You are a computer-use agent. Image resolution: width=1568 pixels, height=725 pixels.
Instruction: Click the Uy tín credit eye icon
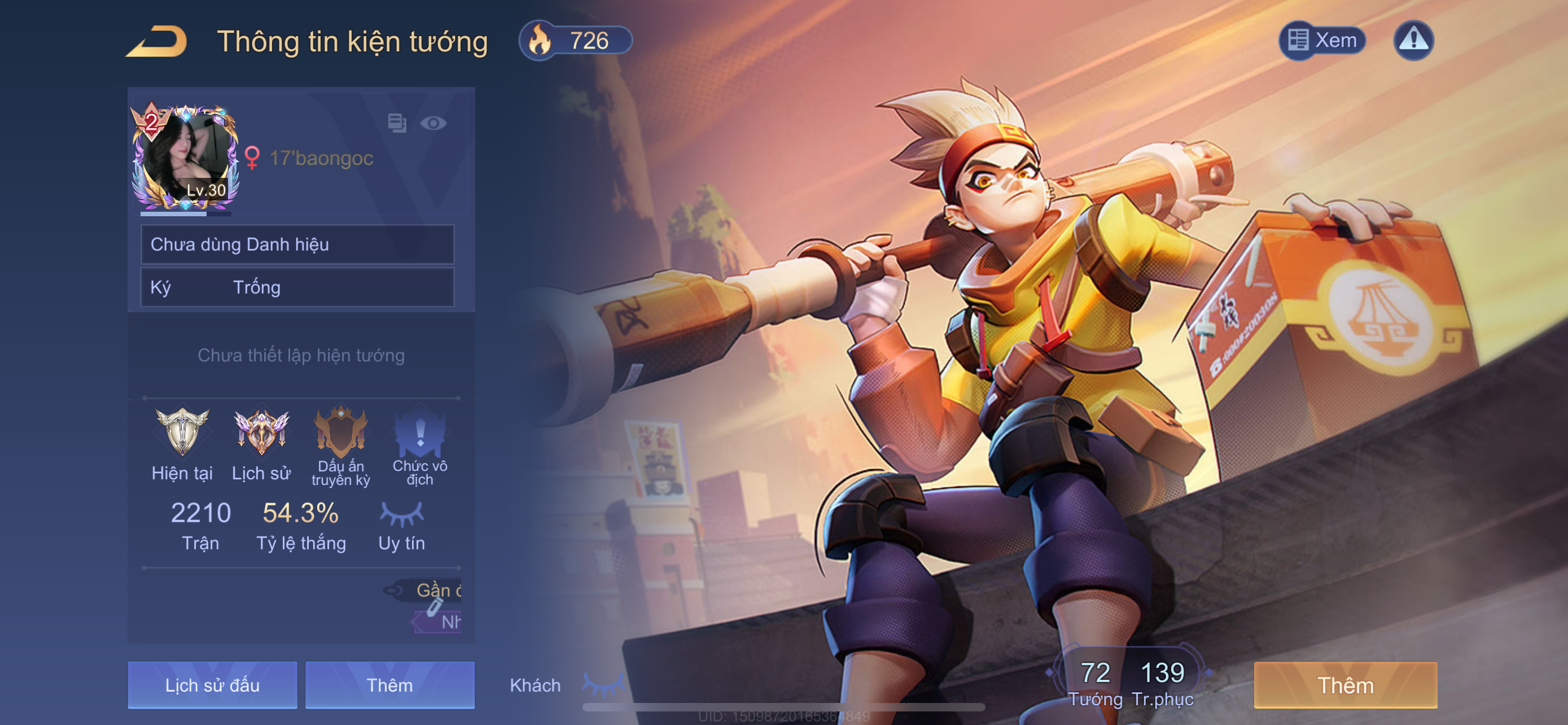pyautogui.click(x=402, y=514)
